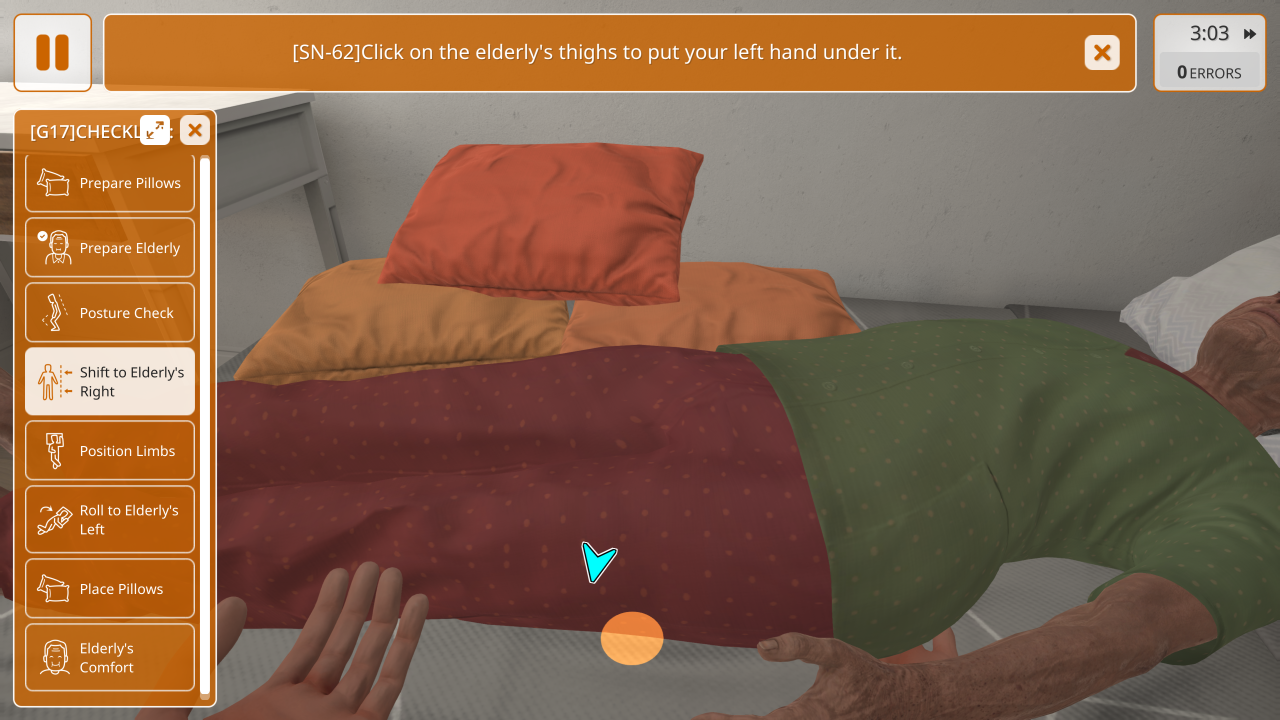Image resolution: width=1280 pixels, height=720 pixels.
Task: Select the Prepare Pillows checklist step
Action: point(110,183)
